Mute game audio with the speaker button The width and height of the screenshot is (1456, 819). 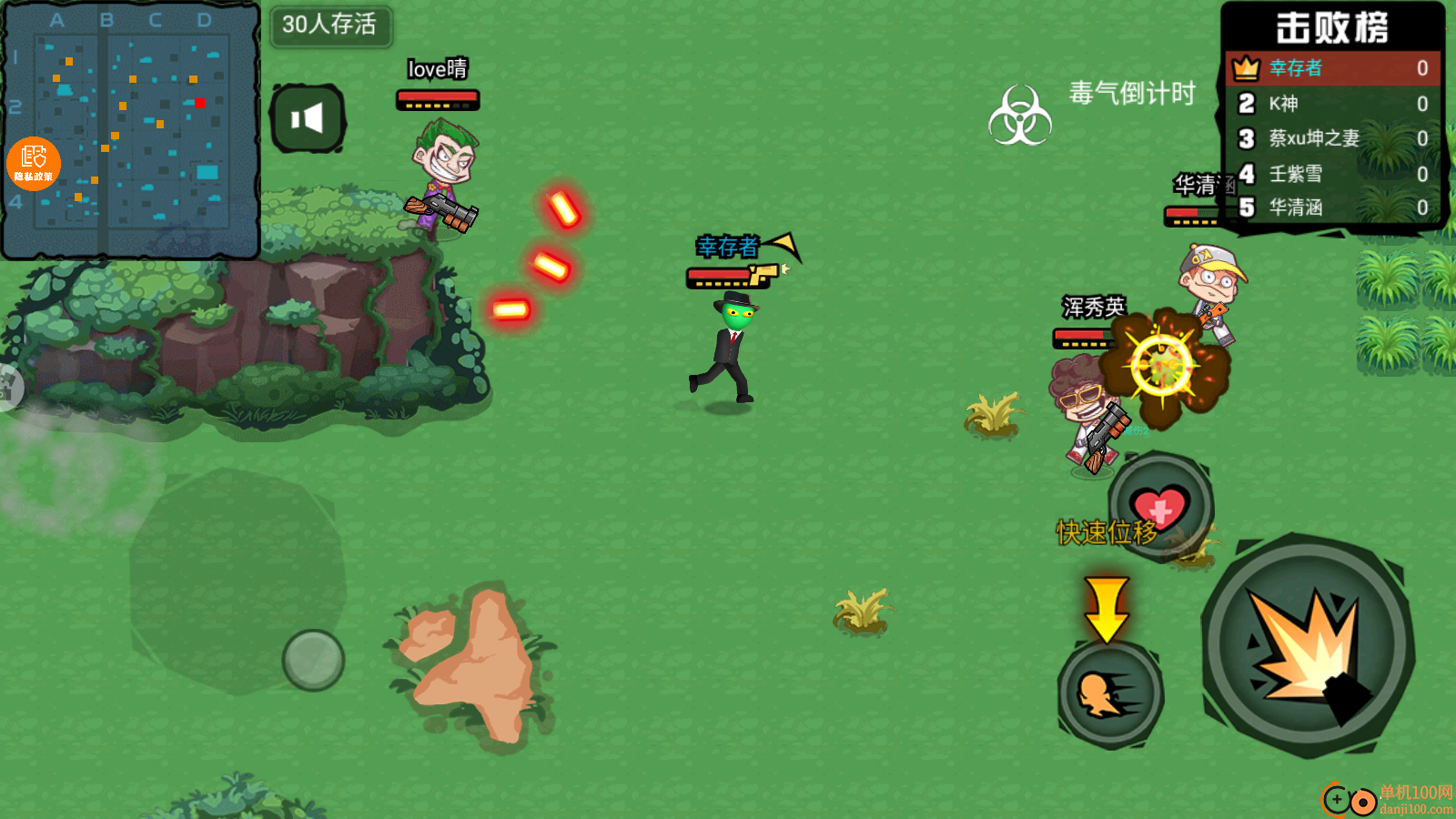[x=308, y=116]
